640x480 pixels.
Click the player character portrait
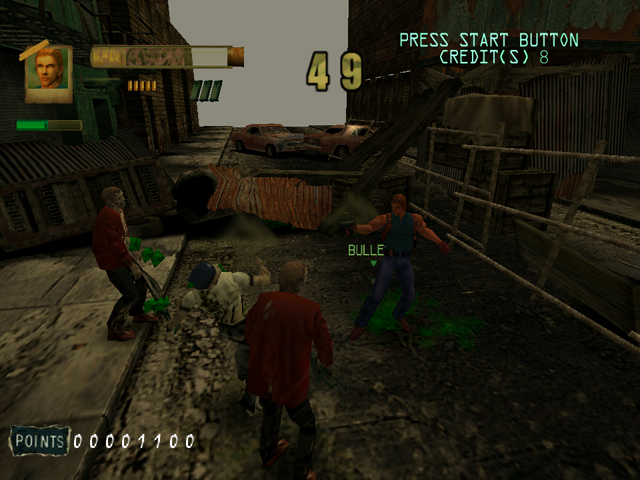[49, 73]
